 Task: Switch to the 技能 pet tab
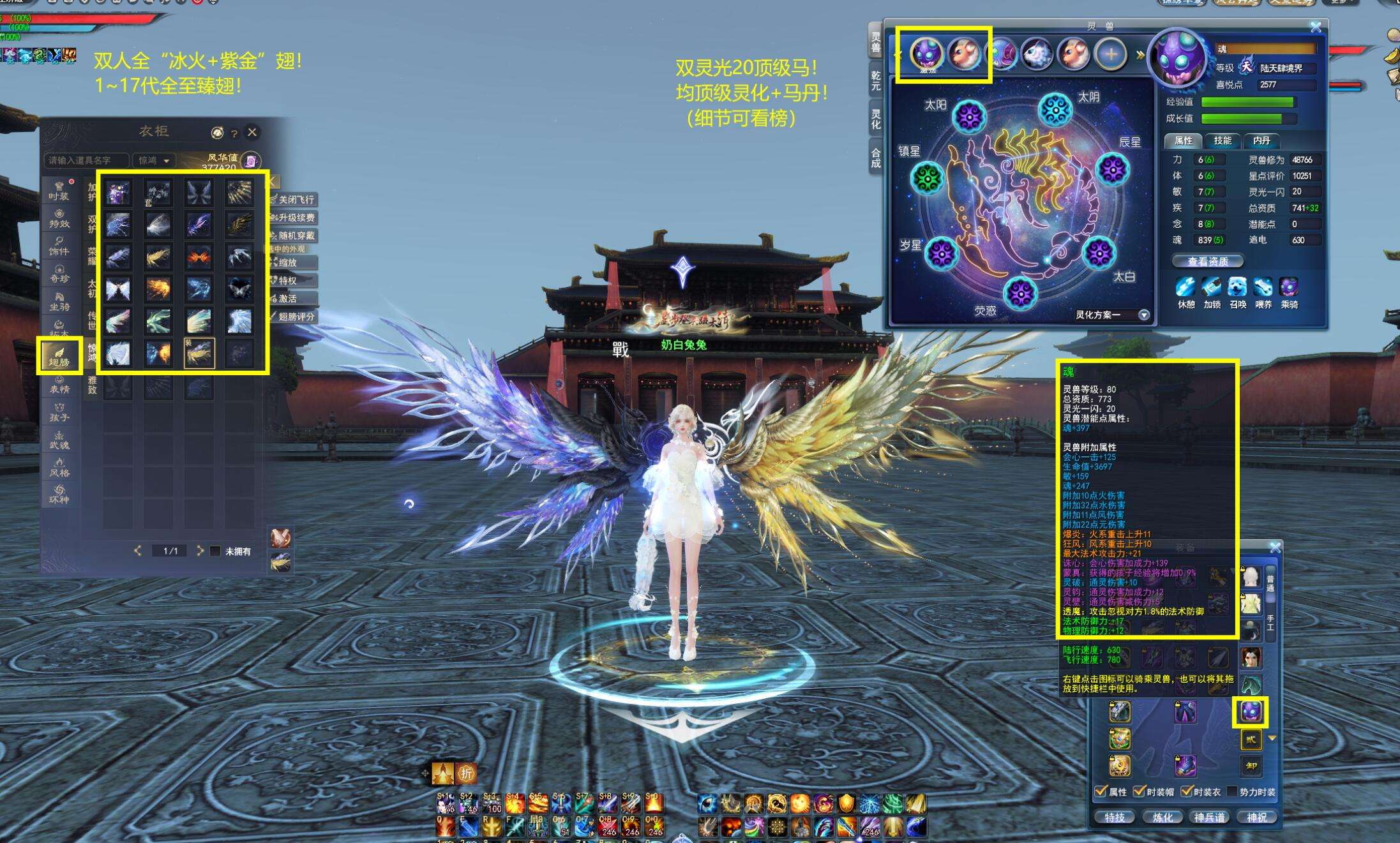pos(1222,140)
